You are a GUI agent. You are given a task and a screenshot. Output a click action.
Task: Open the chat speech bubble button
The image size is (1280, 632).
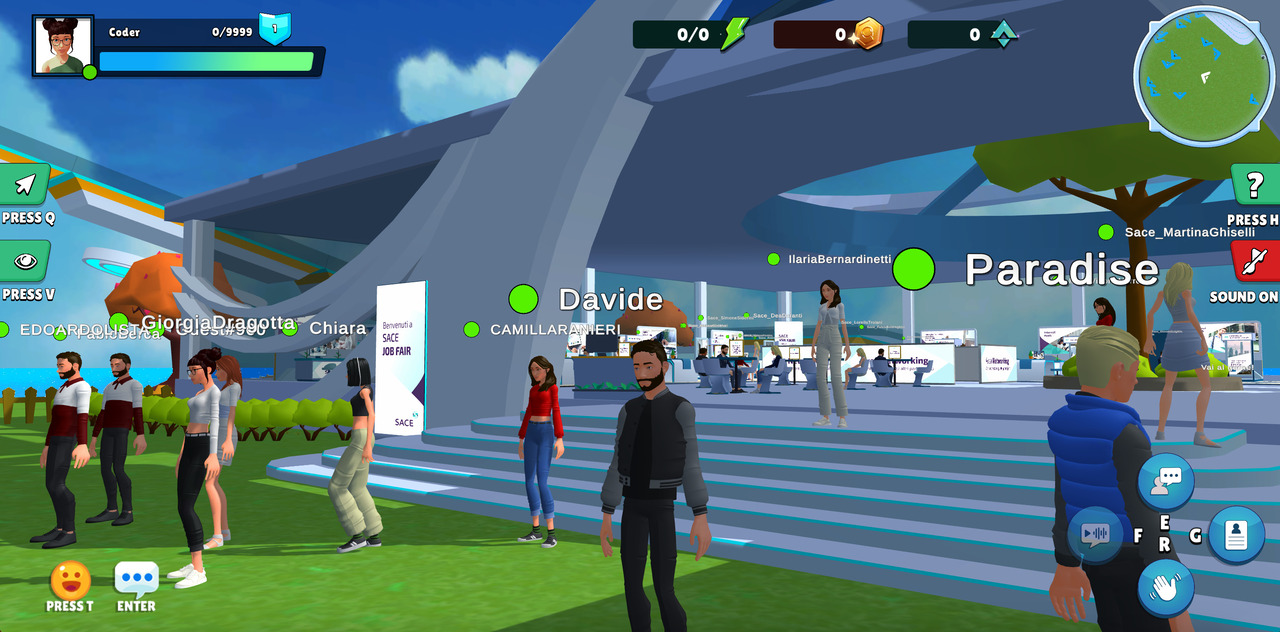(x=136, y=579)
